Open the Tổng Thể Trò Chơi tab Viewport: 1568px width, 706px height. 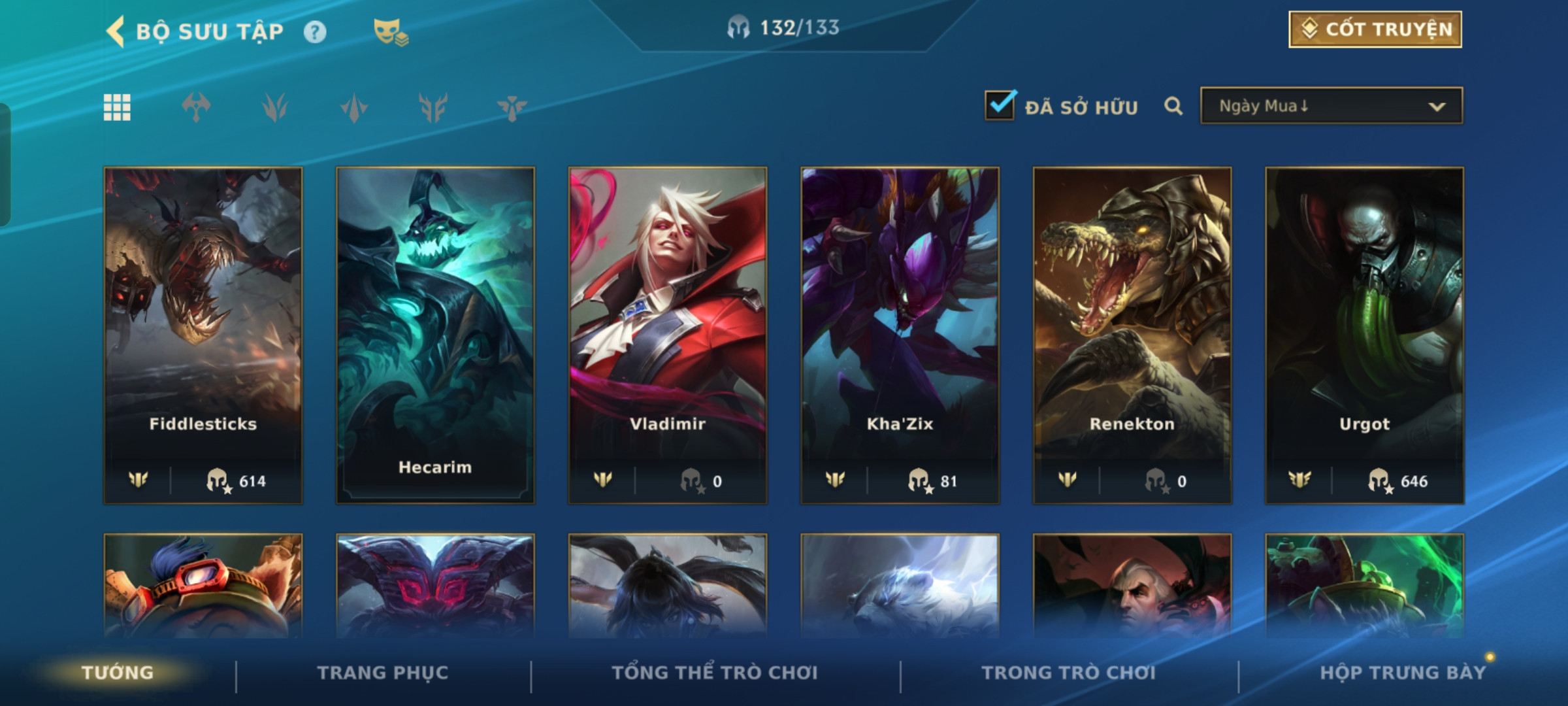click(x=715, y=673)
